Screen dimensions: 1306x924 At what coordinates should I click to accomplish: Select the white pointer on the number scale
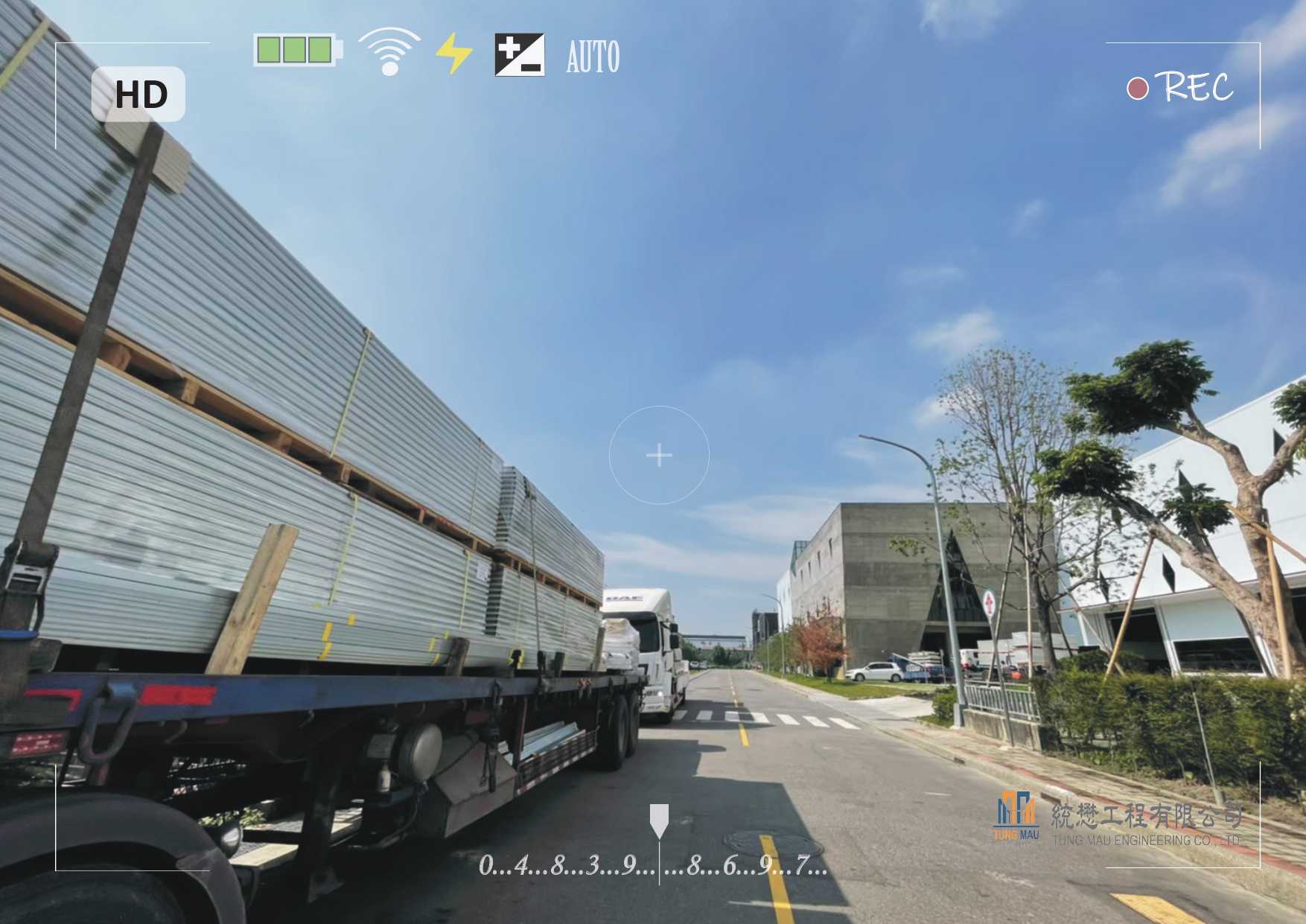coord(659,820)
